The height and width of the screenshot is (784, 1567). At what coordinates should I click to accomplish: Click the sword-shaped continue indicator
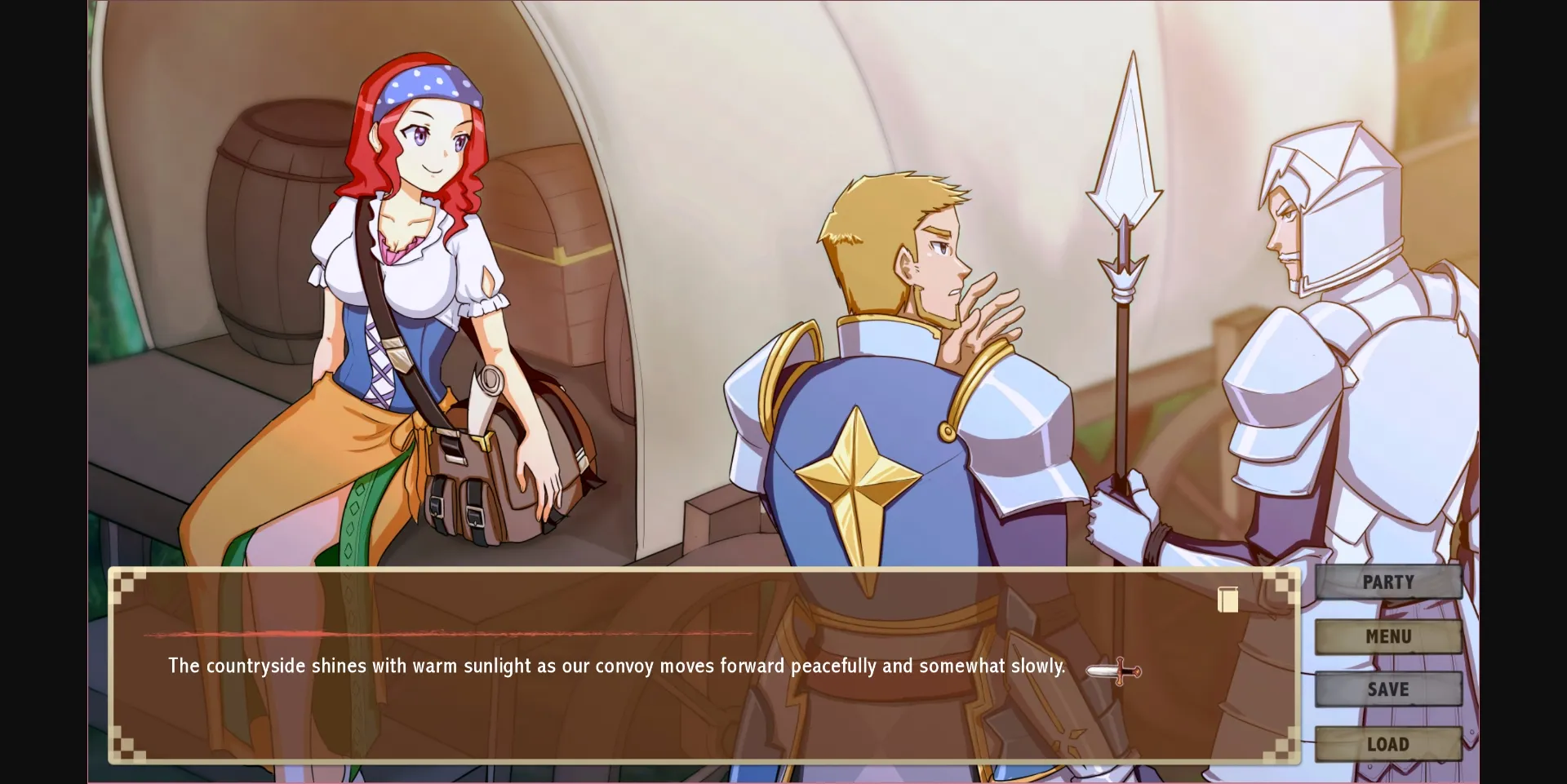[1113, 669]
